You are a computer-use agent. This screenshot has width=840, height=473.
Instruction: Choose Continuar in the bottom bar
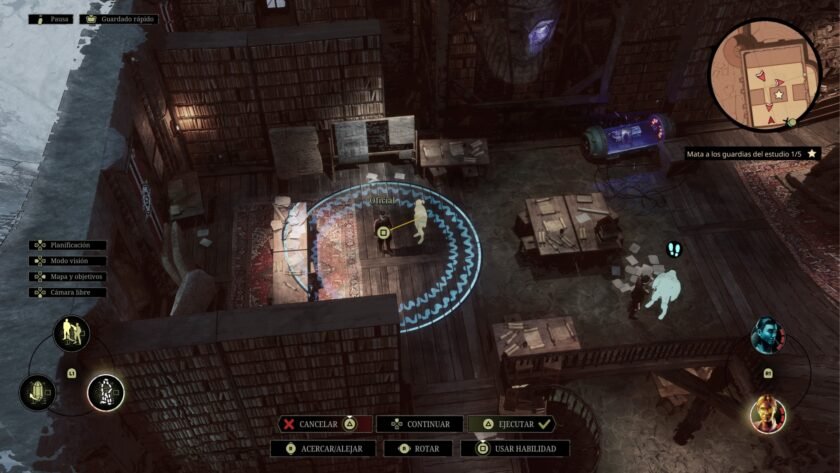pos(421,424)
